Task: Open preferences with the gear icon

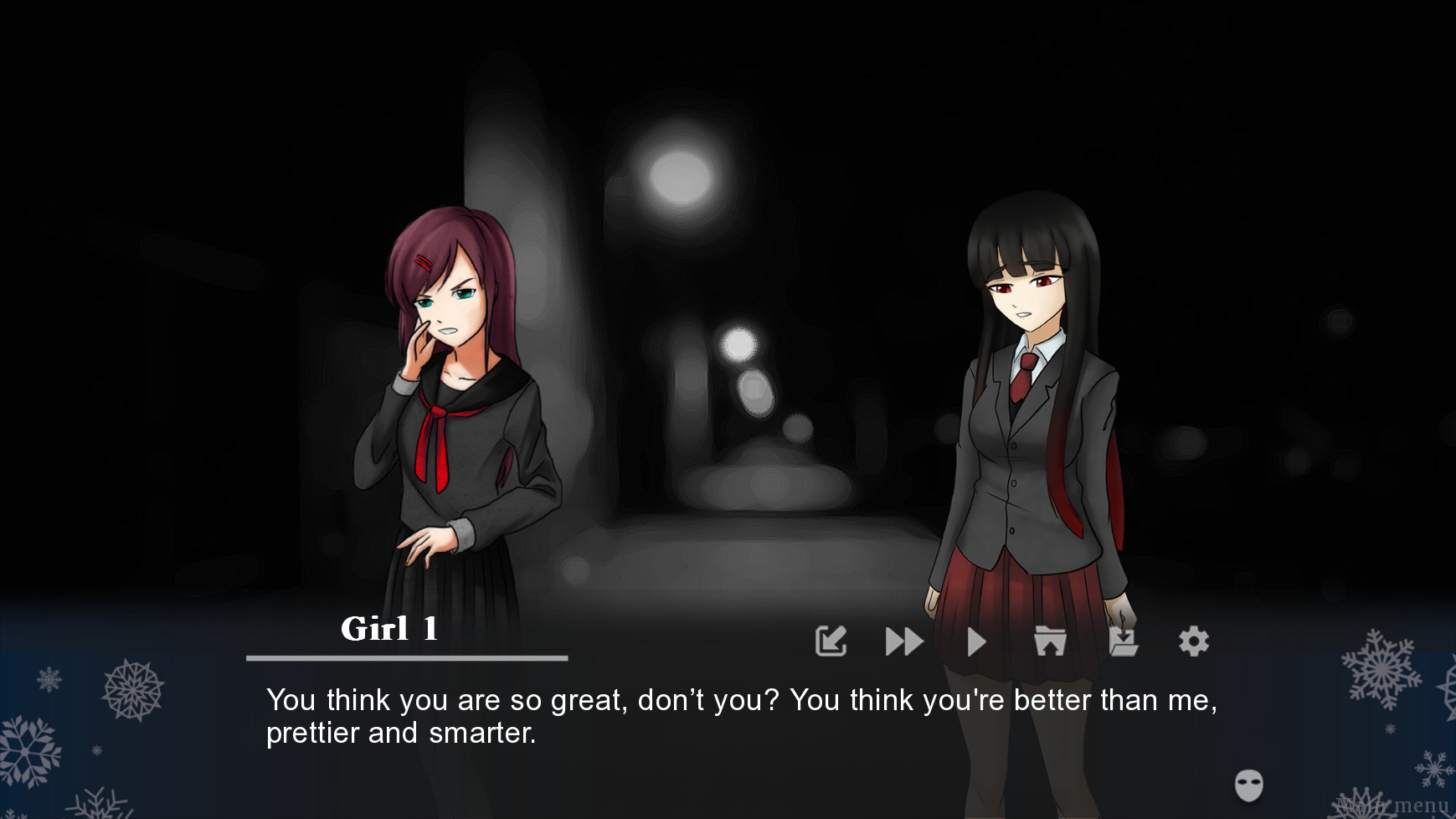Action: coord(1194,641)
